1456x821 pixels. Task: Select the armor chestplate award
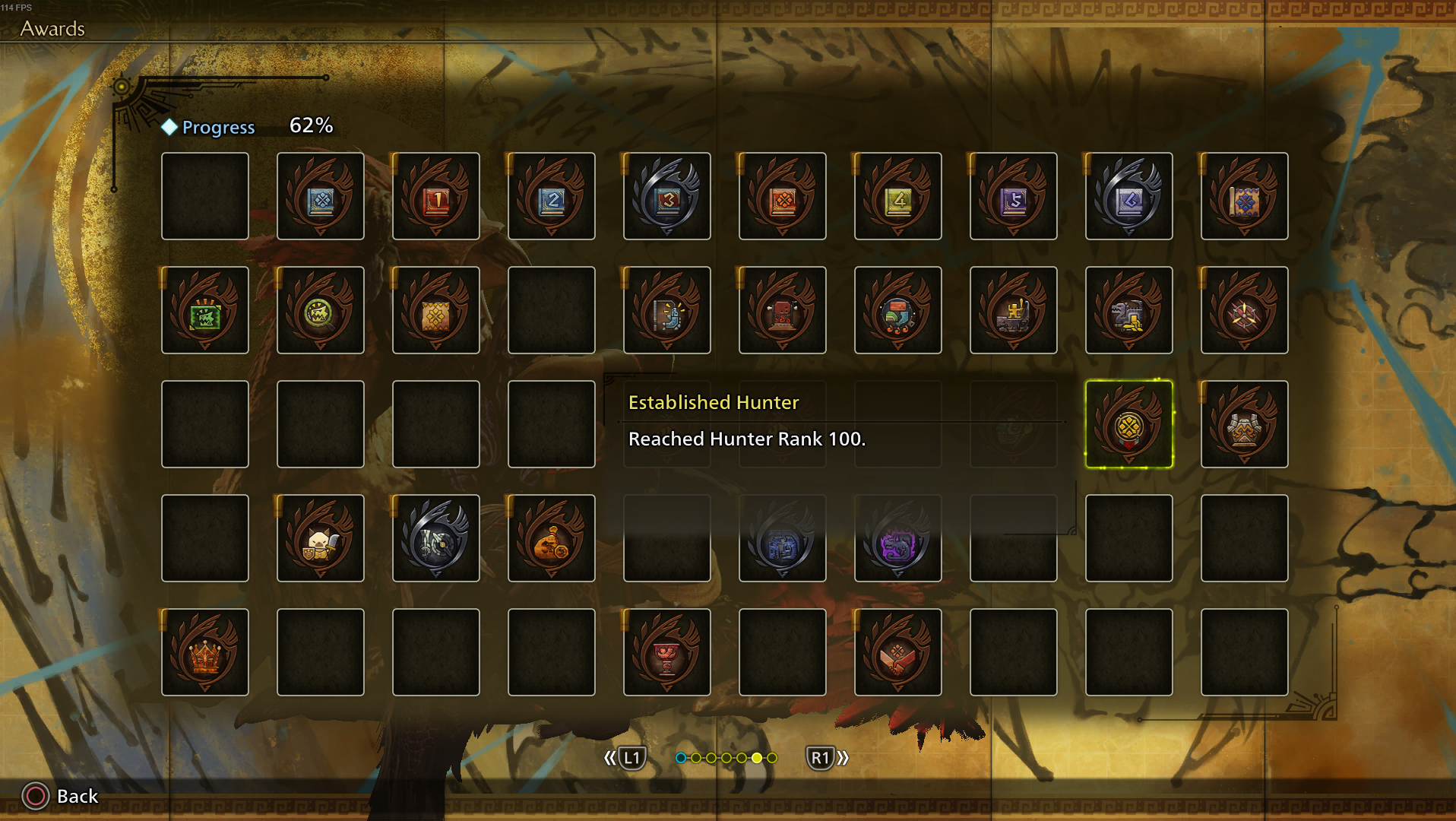[x=1245, y=425]
